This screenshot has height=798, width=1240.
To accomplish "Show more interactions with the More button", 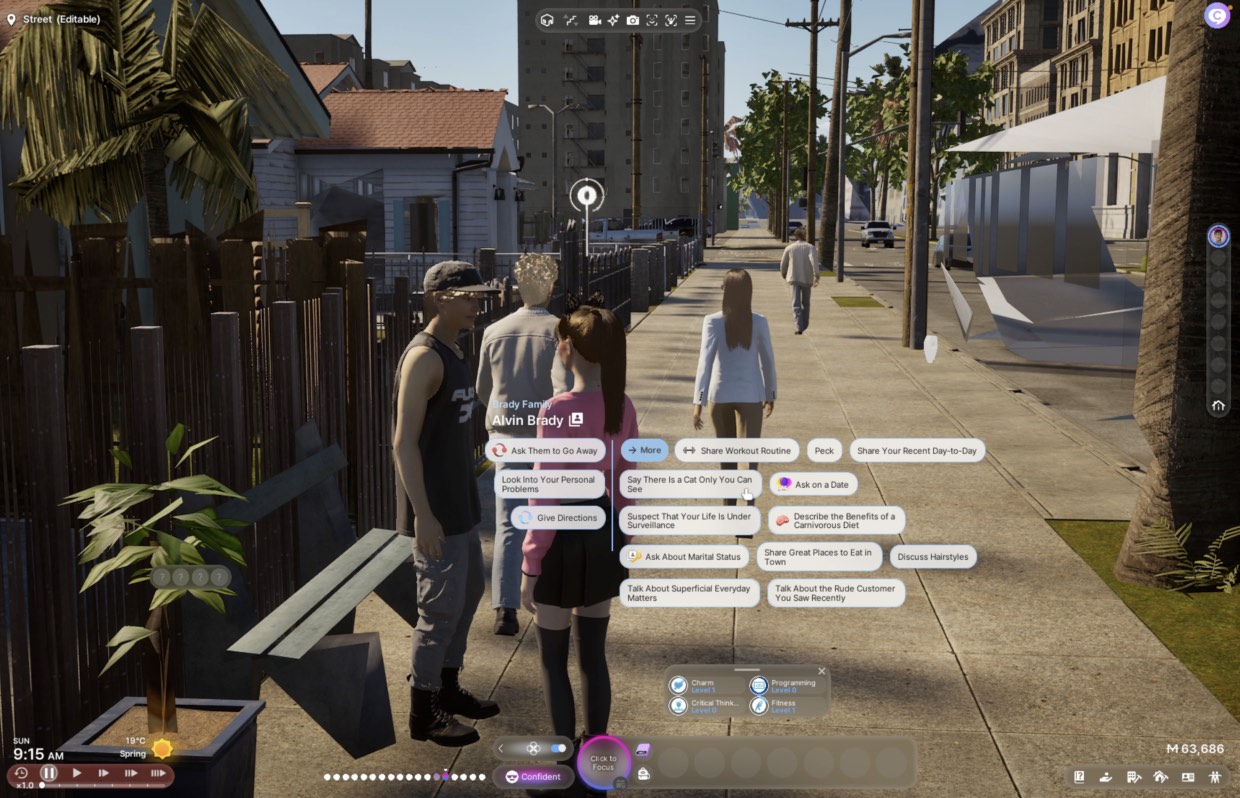I will [644, 451].
